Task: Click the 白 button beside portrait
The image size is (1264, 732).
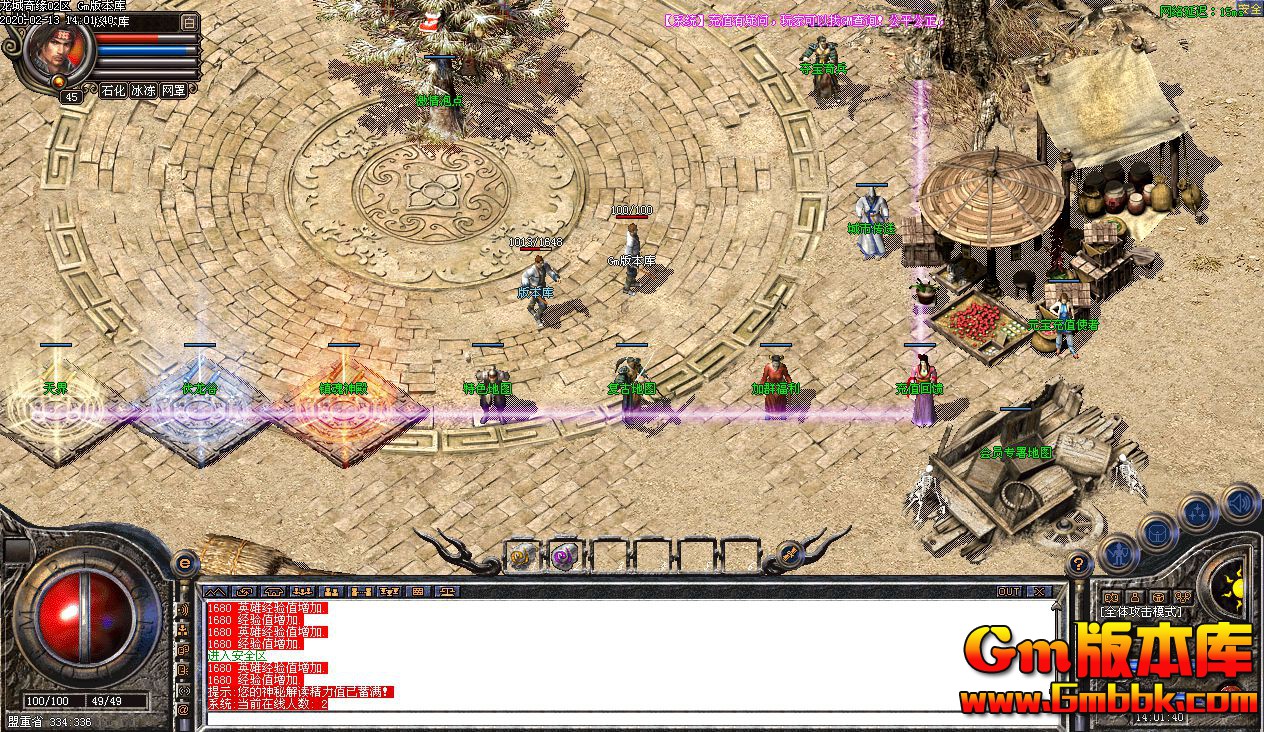Action: [190, 21]
